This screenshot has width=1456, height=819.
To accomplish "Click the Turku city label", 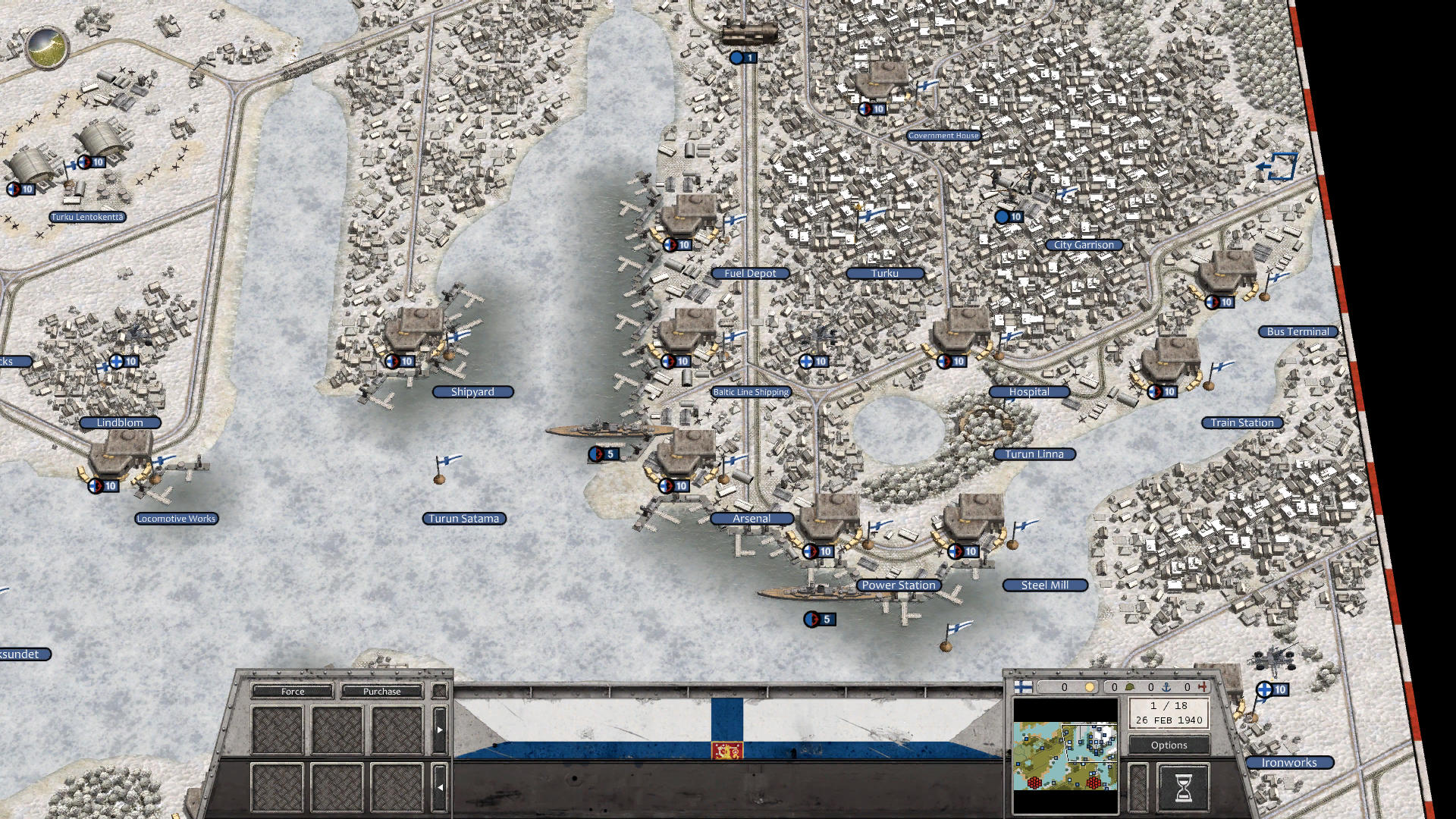I will point(884,273).
